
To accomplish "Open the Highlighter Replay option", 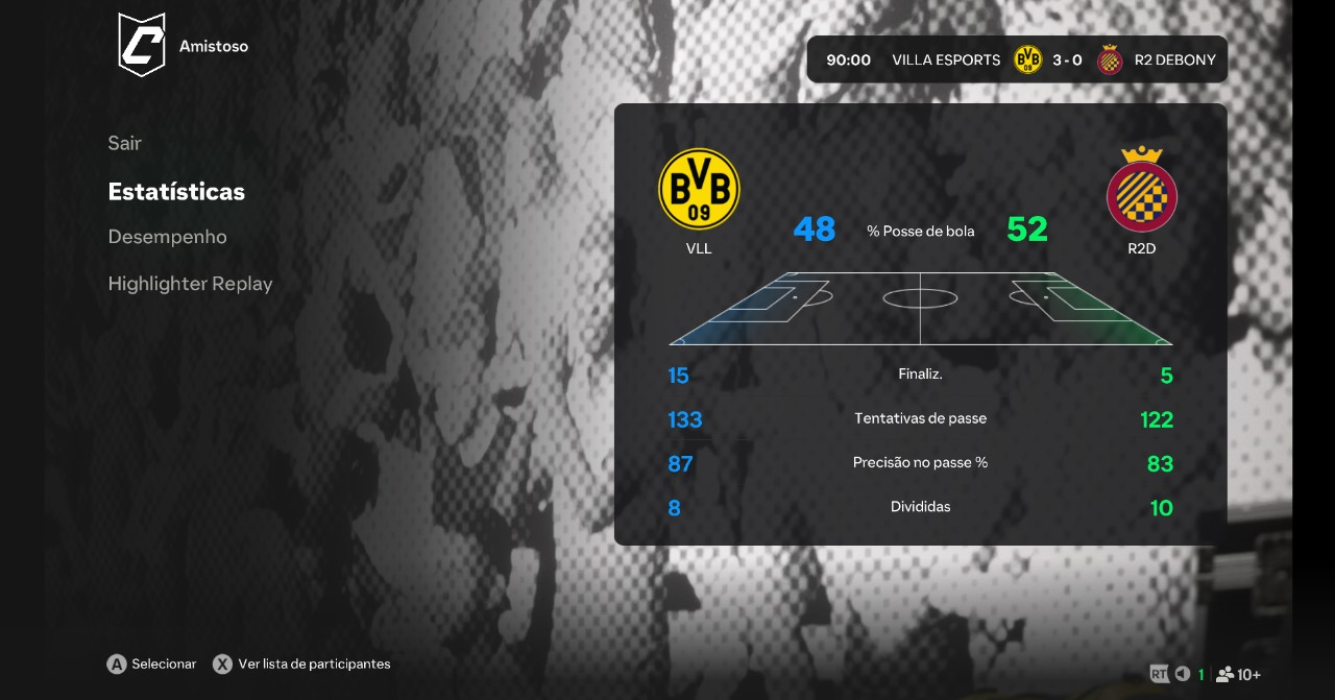I will click(190, 284).
